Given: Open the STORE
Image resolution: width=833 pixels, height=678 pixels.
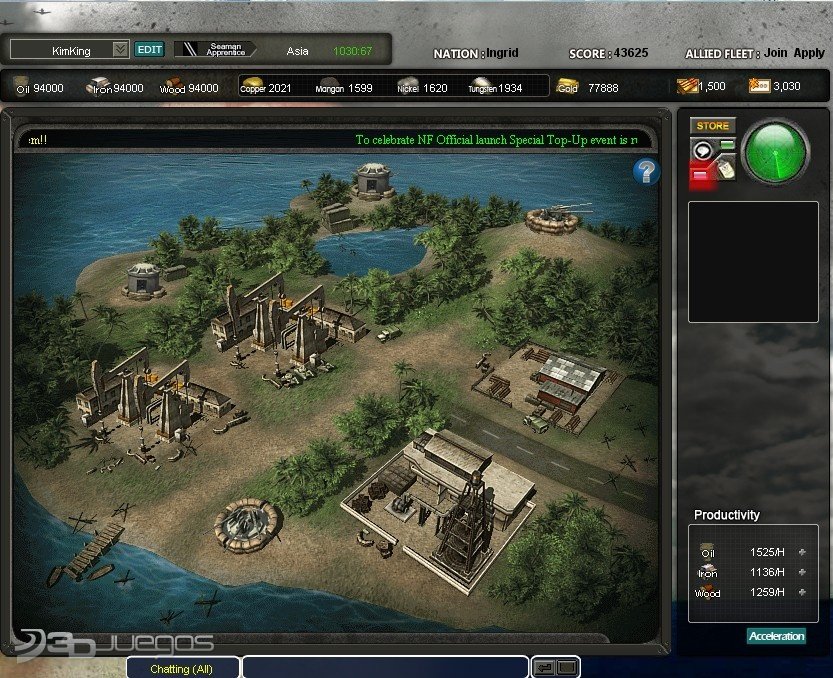Looking at the screenshot, I should coord(713,126).
